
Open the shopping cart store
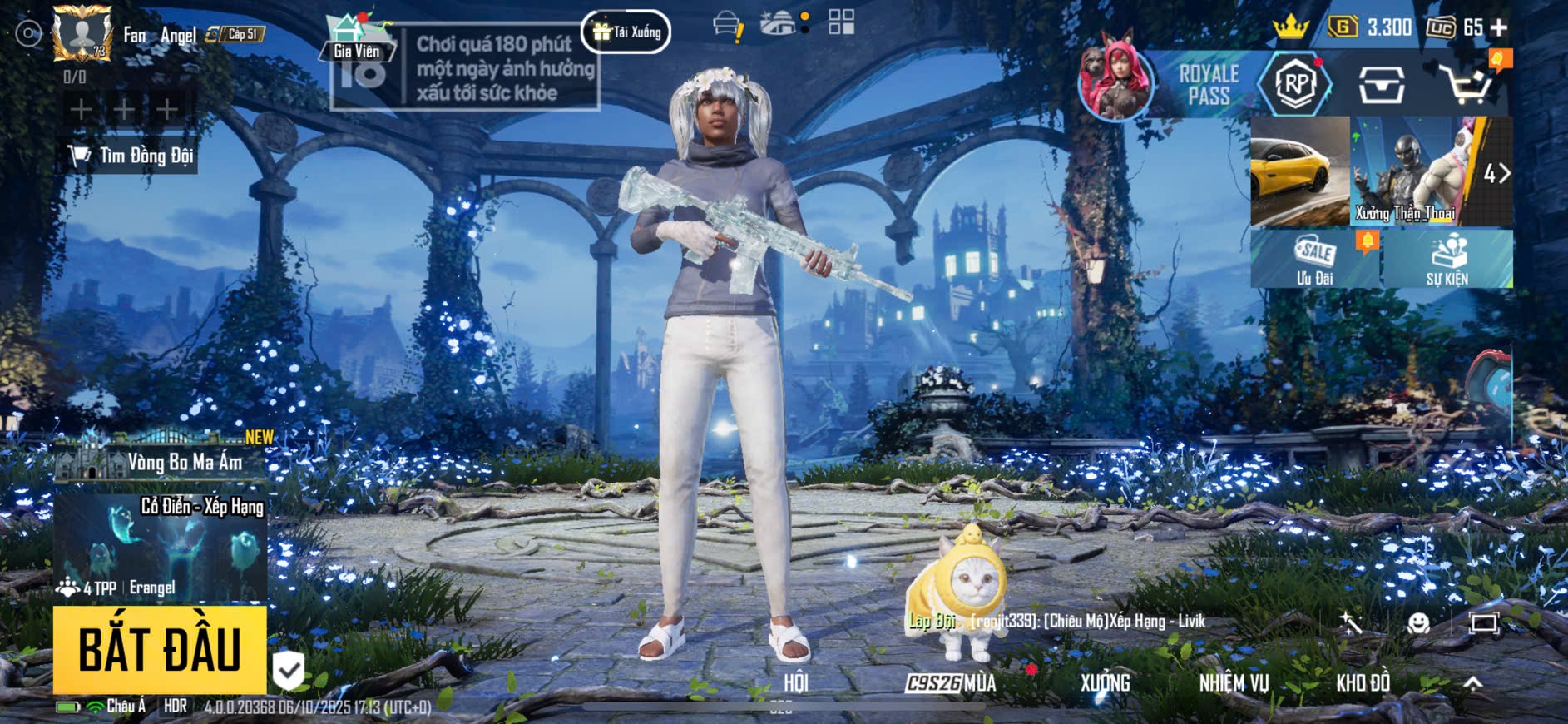pyautogui.click(x=1467, y=84)
